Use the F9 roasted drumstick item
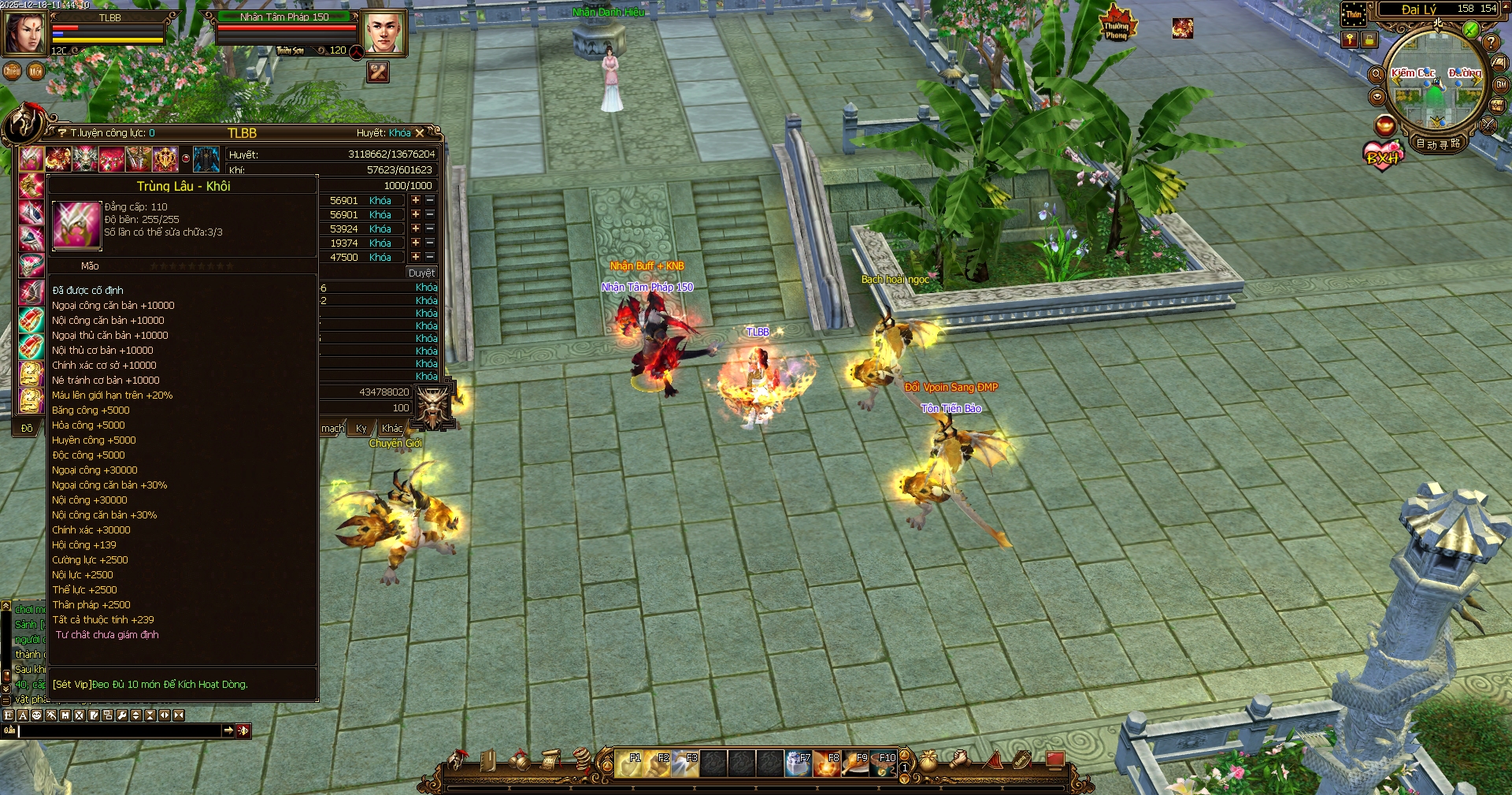Image resolution: width=1512 pixels, height=795 pixels. 854,763
